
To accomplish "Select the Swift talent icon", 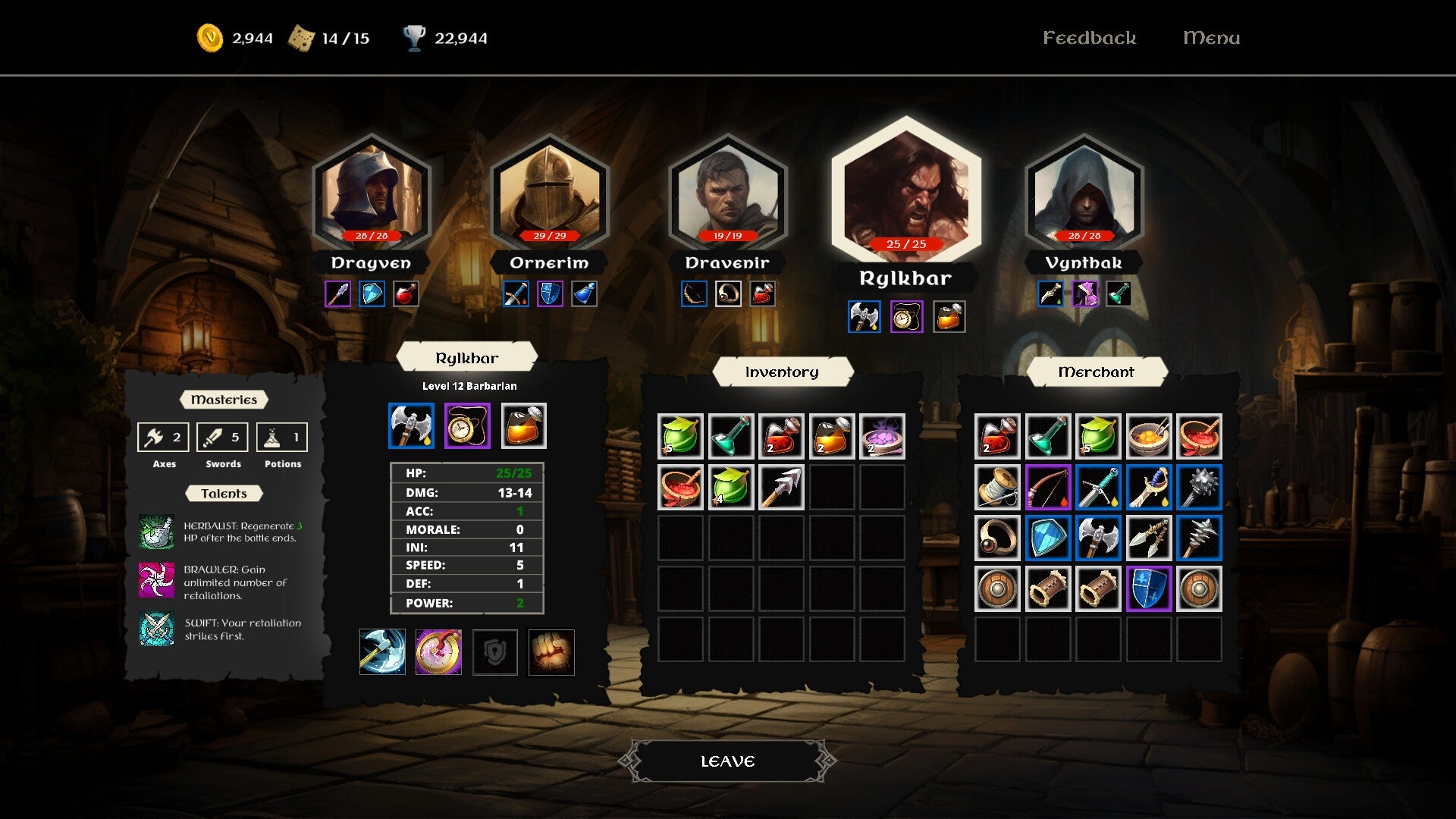I will [157, 629].
